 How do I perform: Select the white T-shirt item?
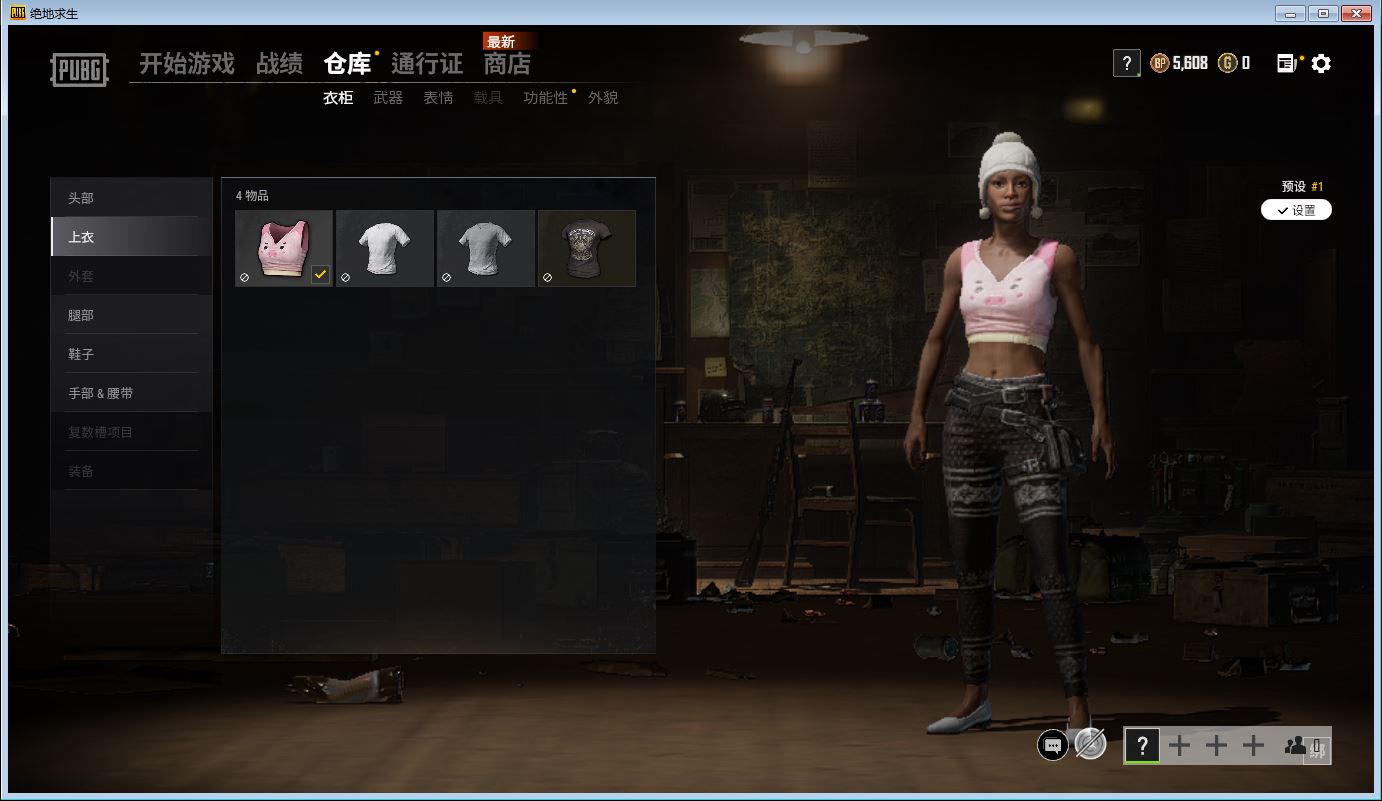(385, 248)
